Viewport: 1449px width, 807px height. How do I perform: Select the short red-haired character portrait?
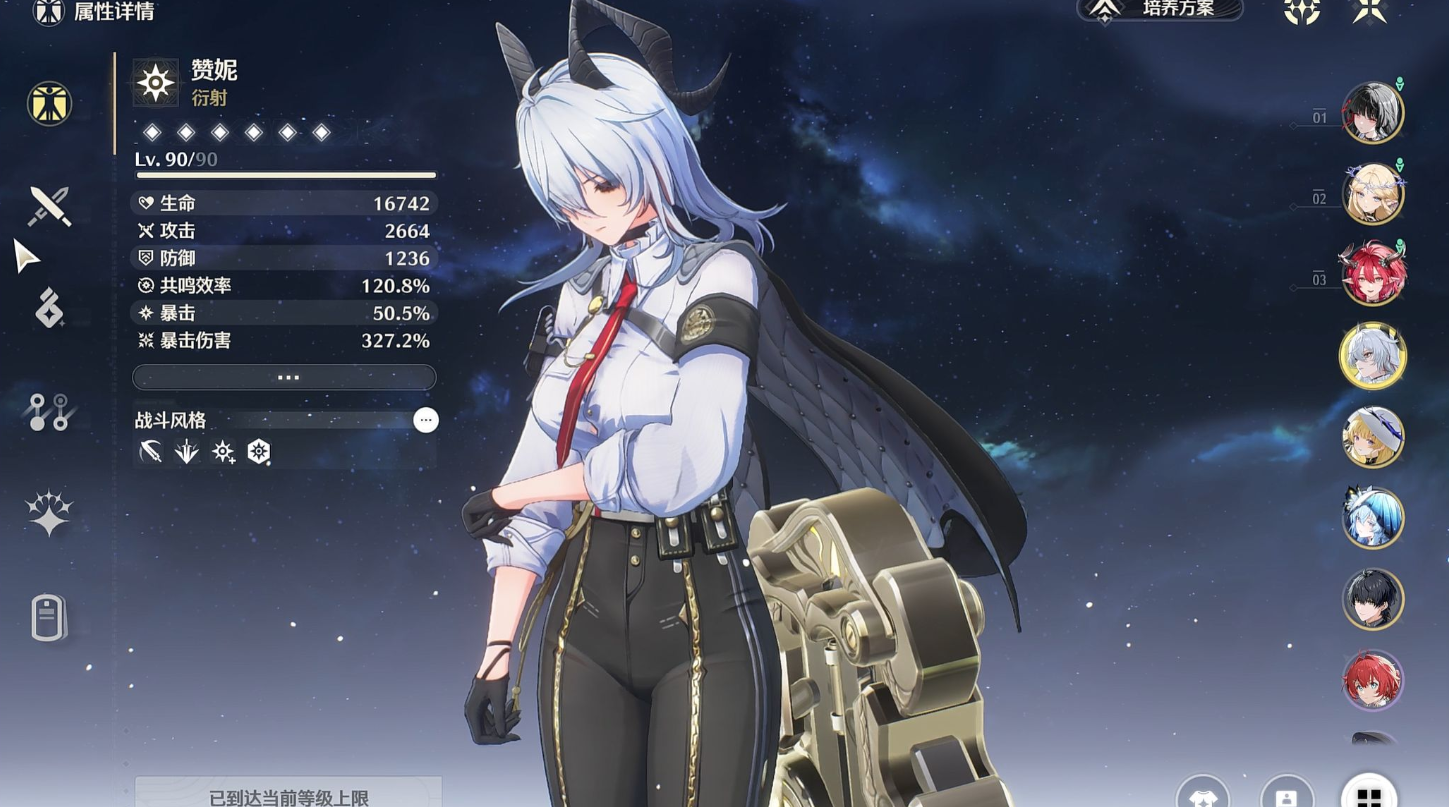1372,680
